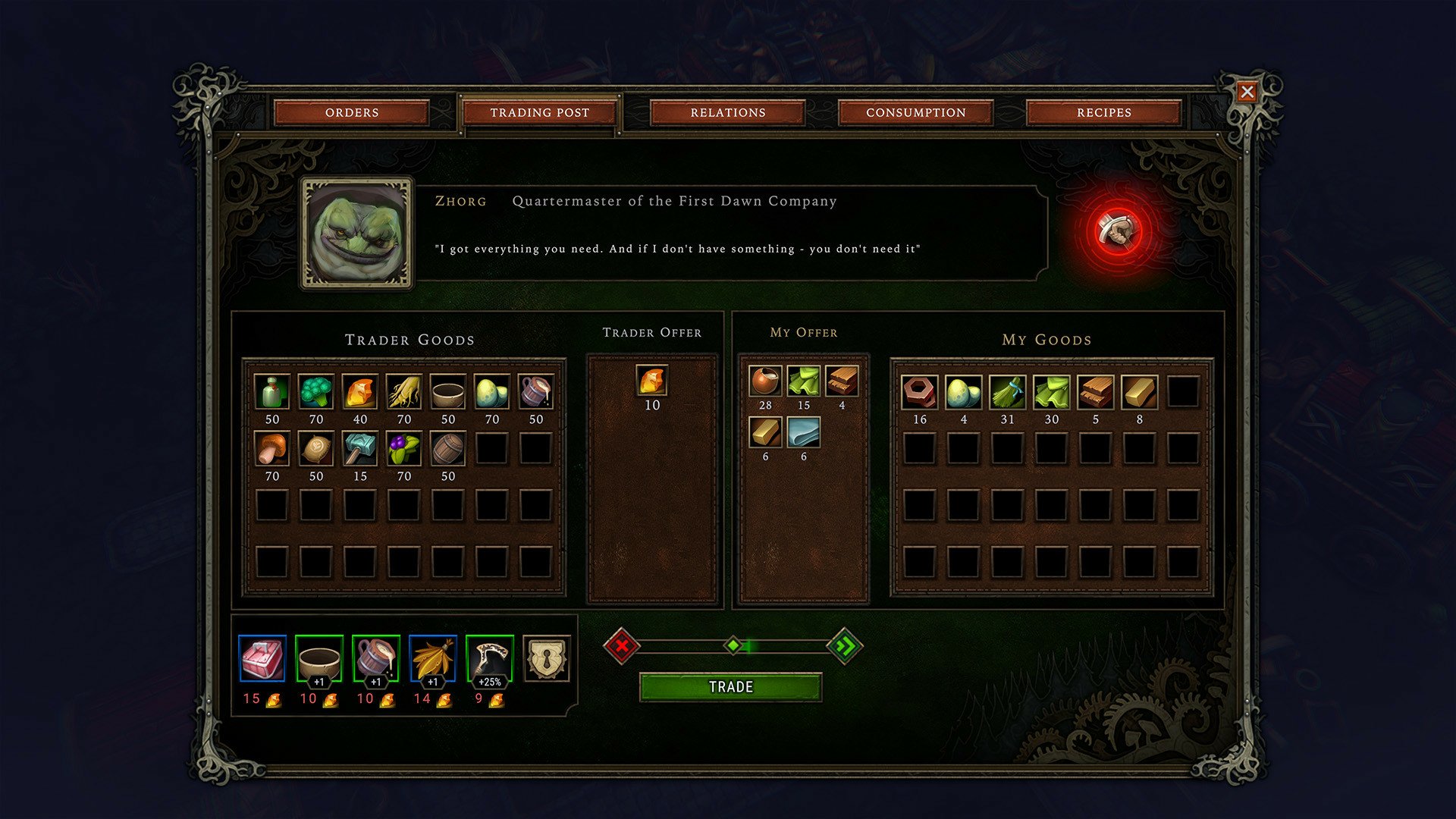1456x819 pixels.
Task: Click the locked keyhole shield slot
Action: click(x=546, y=658)
